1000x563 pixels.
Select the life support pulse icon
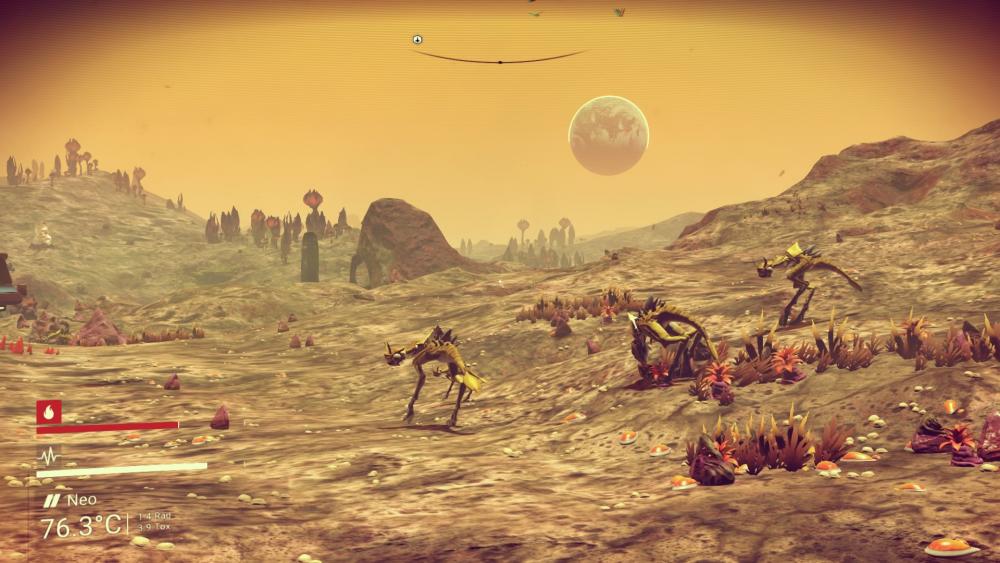48,455
